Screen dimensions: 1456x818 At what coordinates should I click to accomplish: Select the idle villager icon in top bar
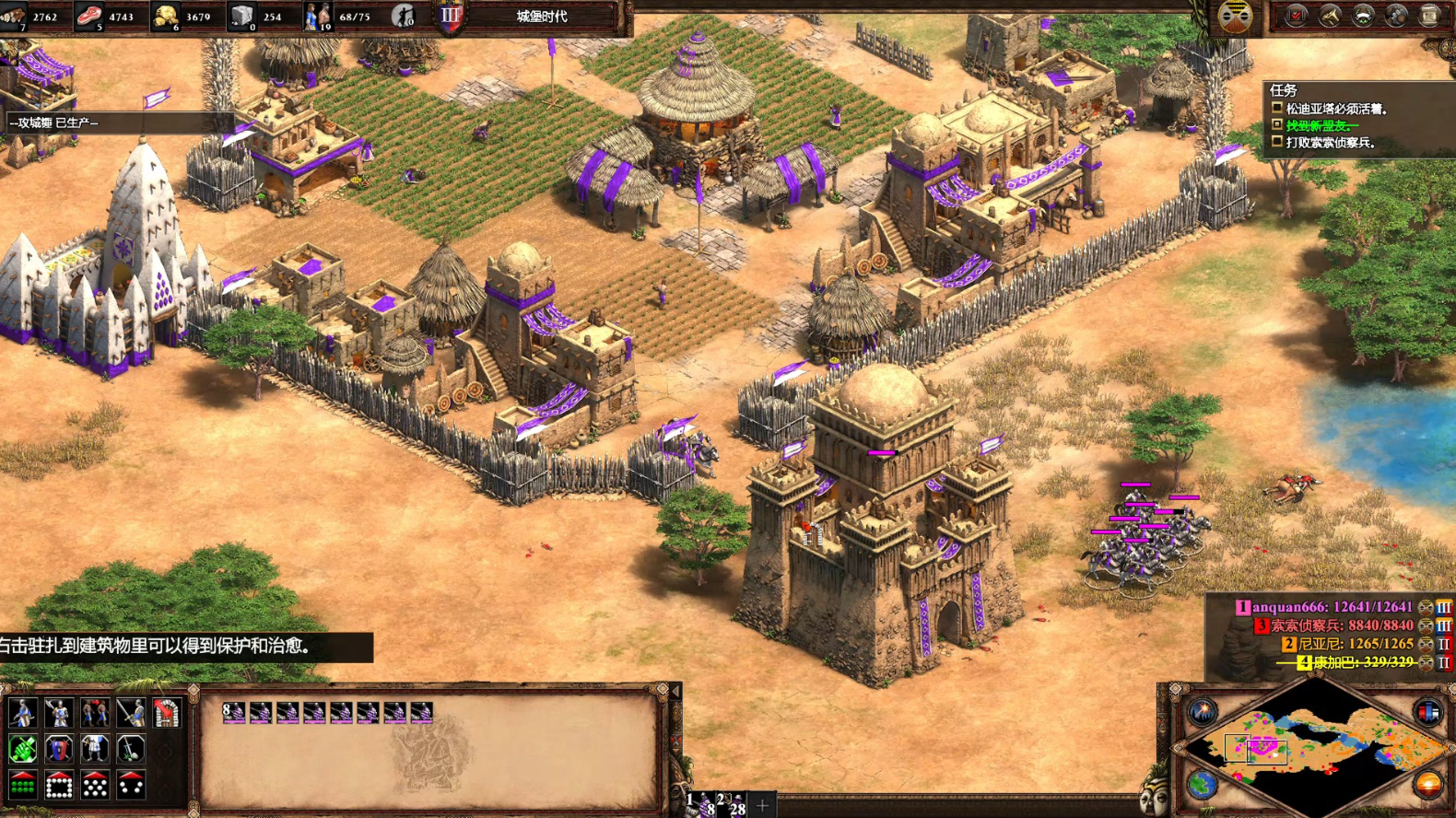[403, 16]
